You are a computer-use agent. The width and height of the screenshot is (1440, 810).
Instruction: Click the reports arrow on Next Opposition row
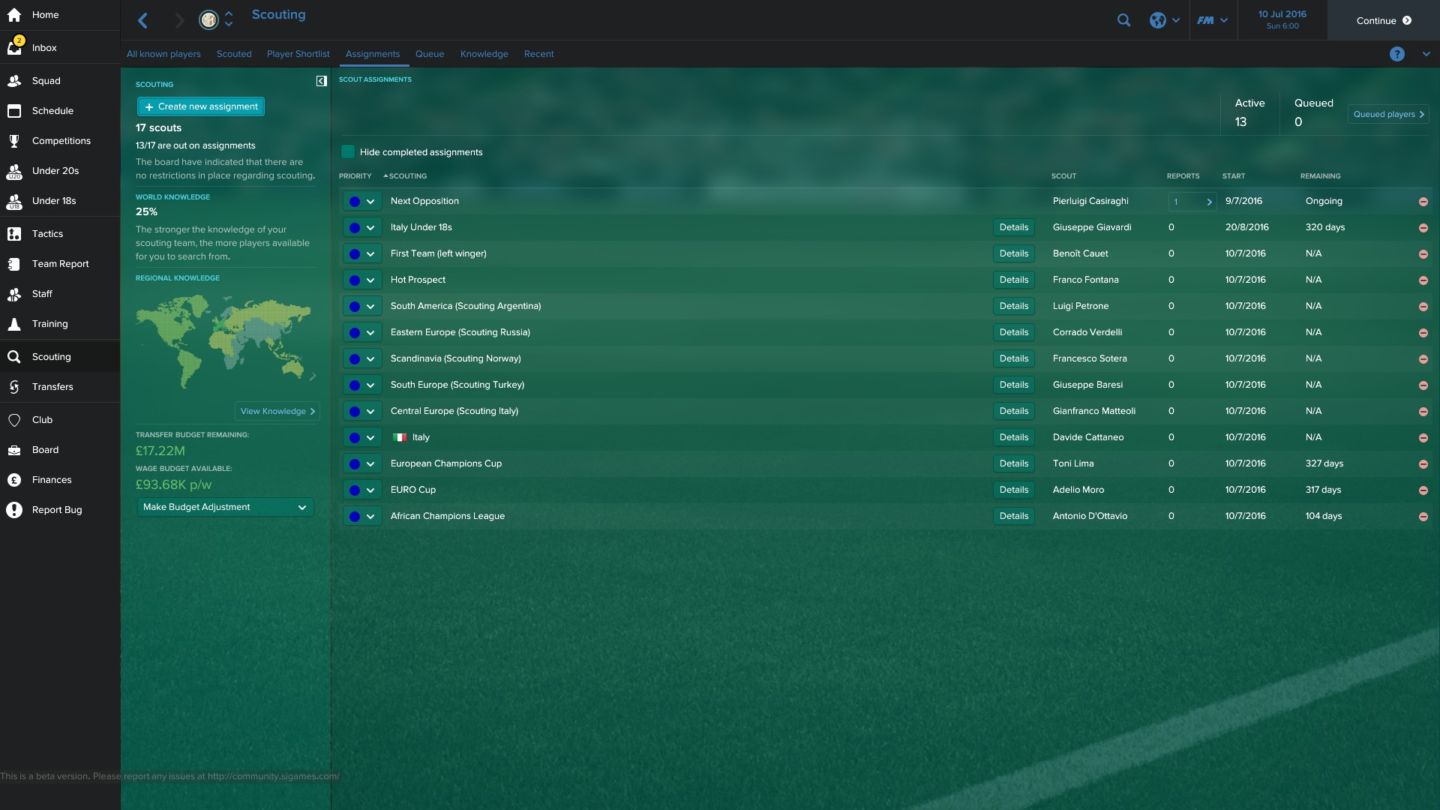pyautogui.click(x=1208, y=200)
